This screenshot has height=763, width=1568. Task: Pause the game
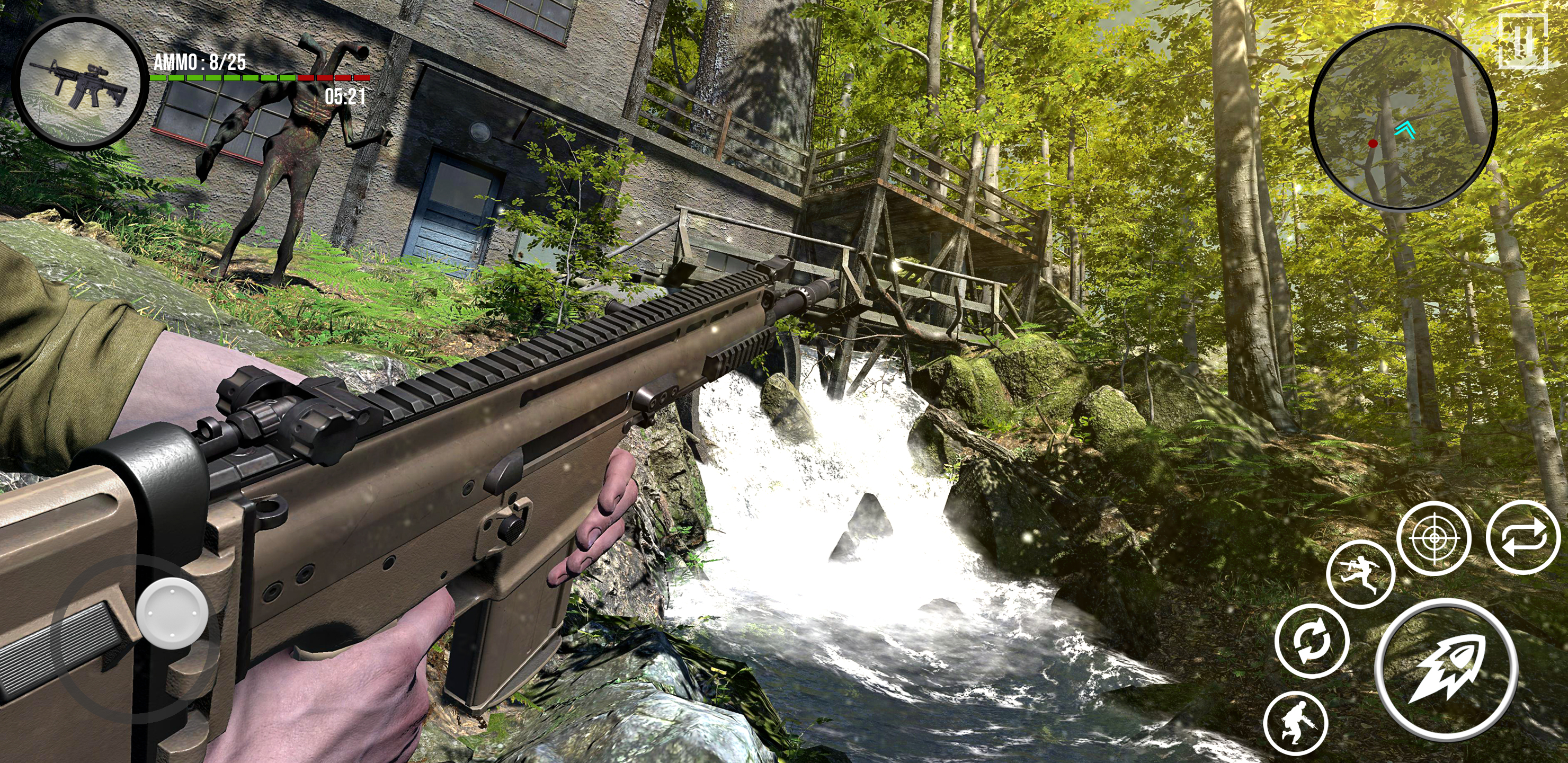pyautogui.click(x=1522, y=41)
